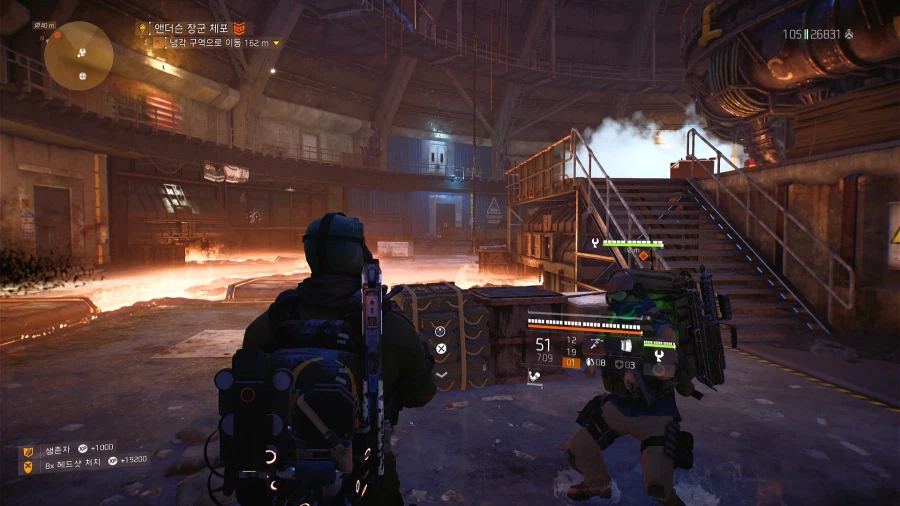Click the orange enemy marker on minimap
Screen dimensions: 900x506
(x=58, y=35)
